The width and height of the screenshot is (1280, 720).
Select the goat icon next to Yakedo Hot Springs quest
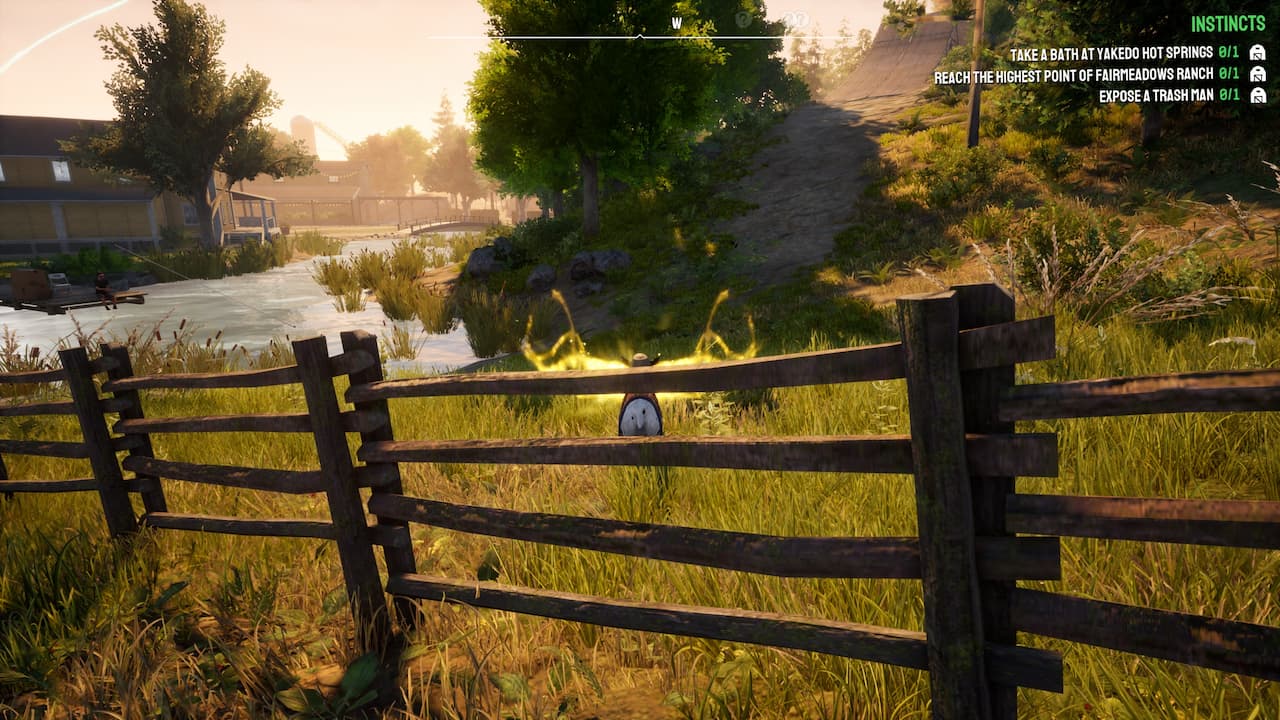1256,52
